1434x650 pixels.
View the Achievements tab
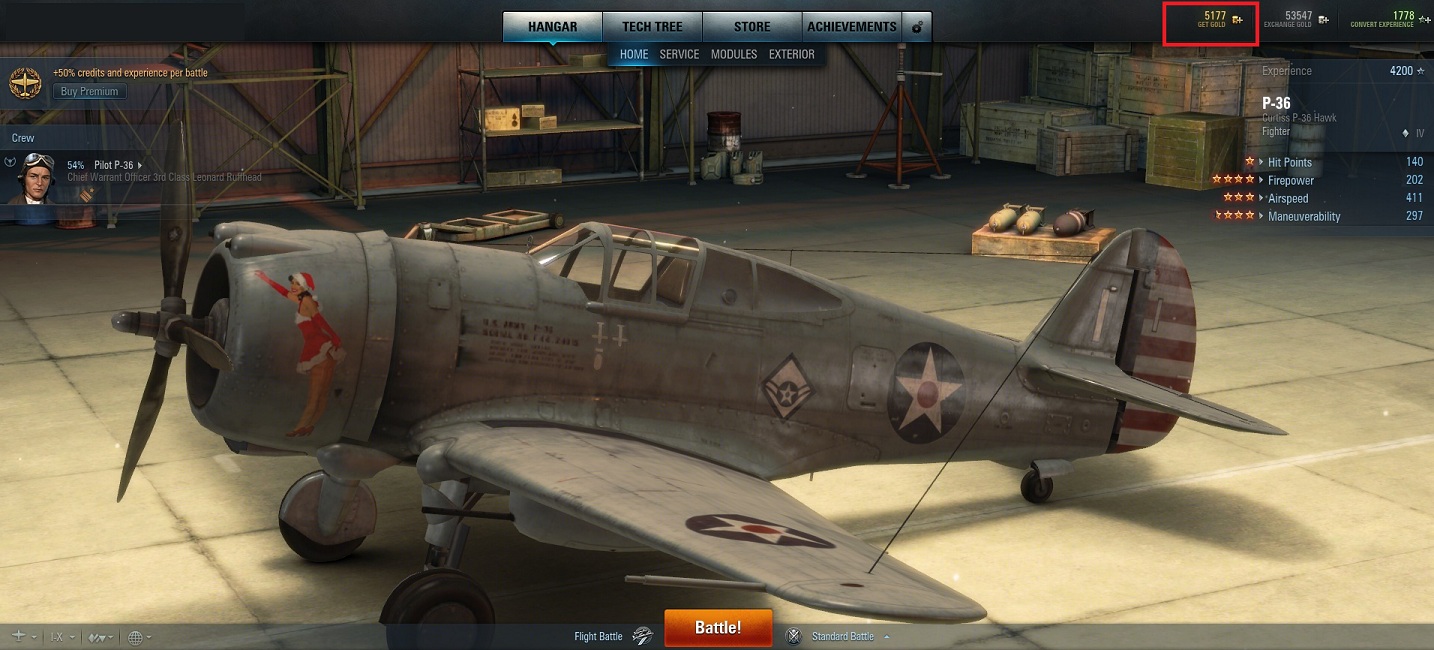(x=852, y=27)
